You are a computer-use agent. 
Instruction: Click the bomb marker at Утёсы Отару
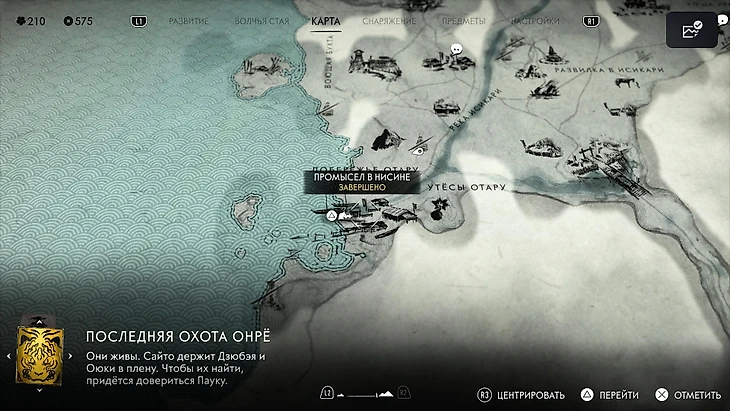(x=438, y=206)
